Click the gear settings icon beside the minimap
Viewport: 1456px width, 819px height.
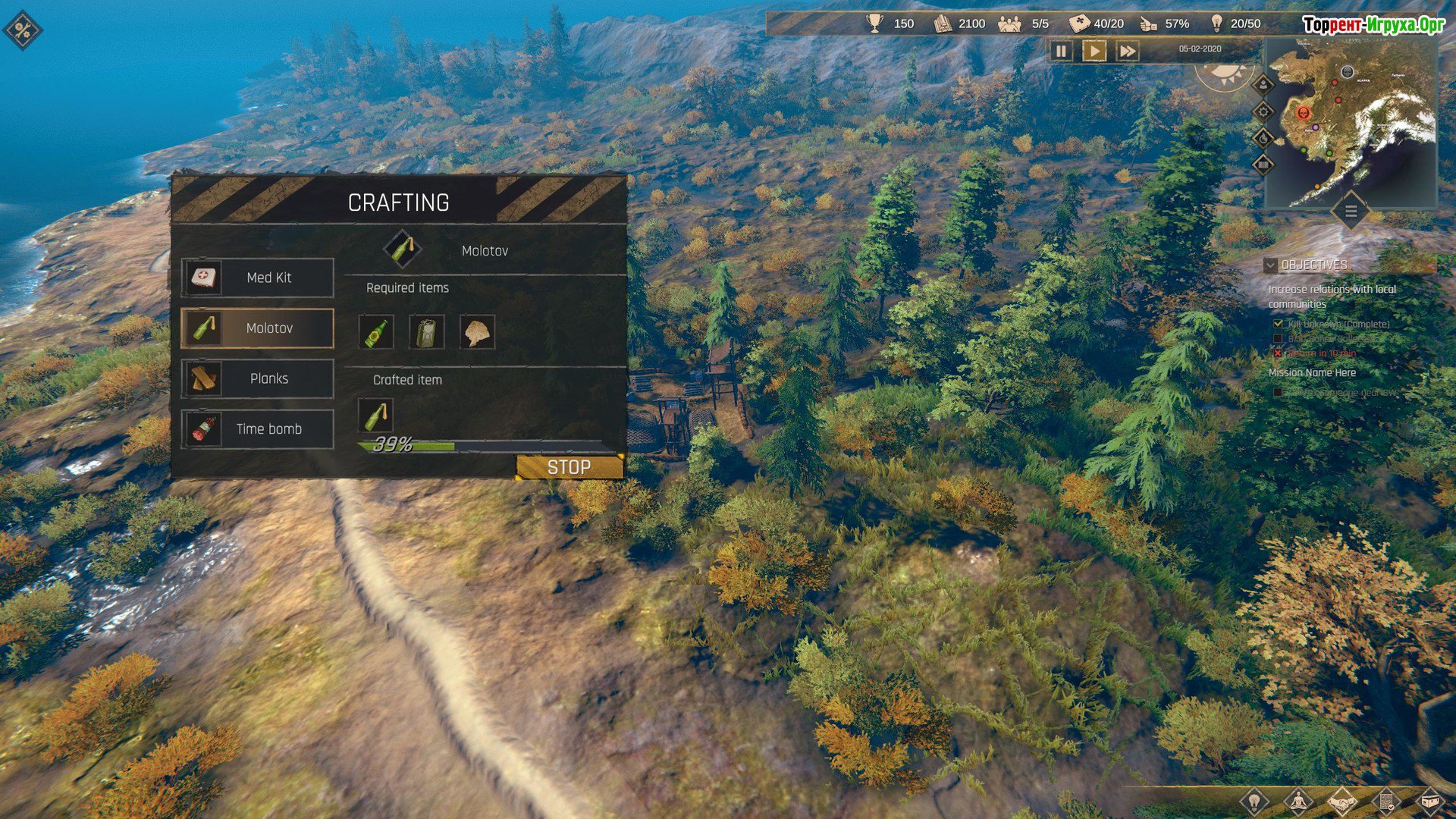coord(1263,112)
